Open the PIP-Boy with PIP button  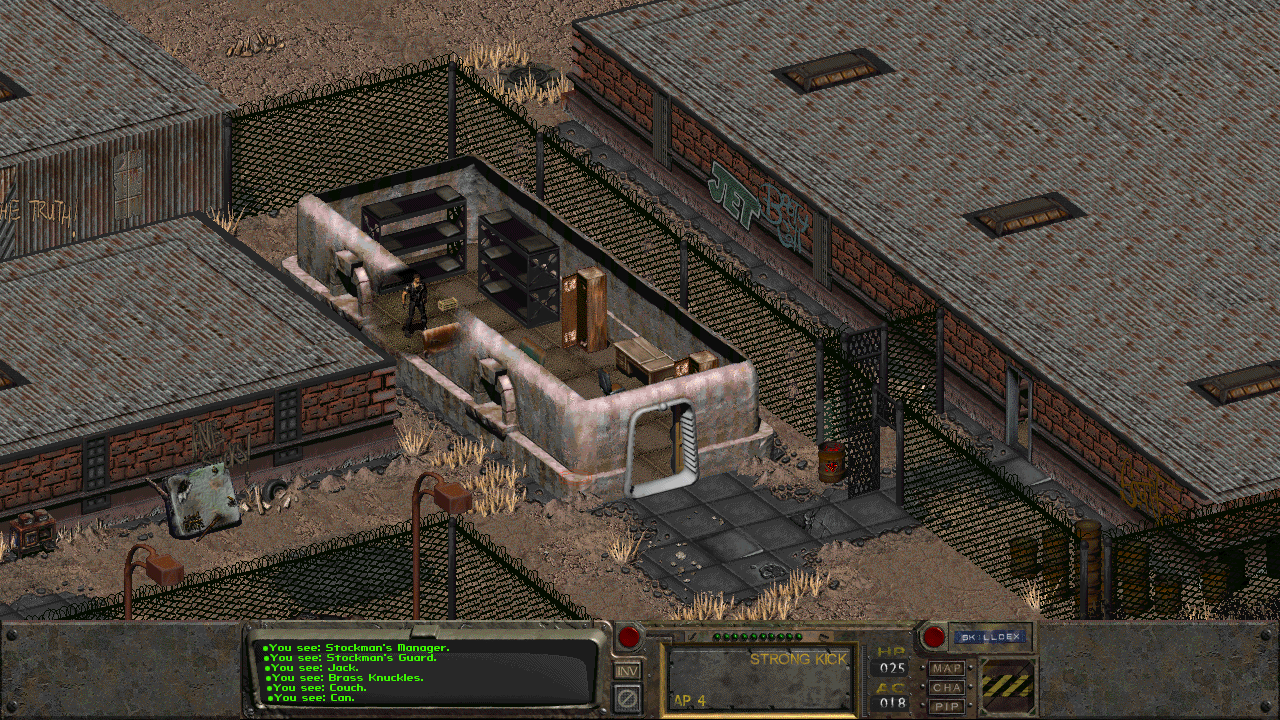(x=946, y=706)
